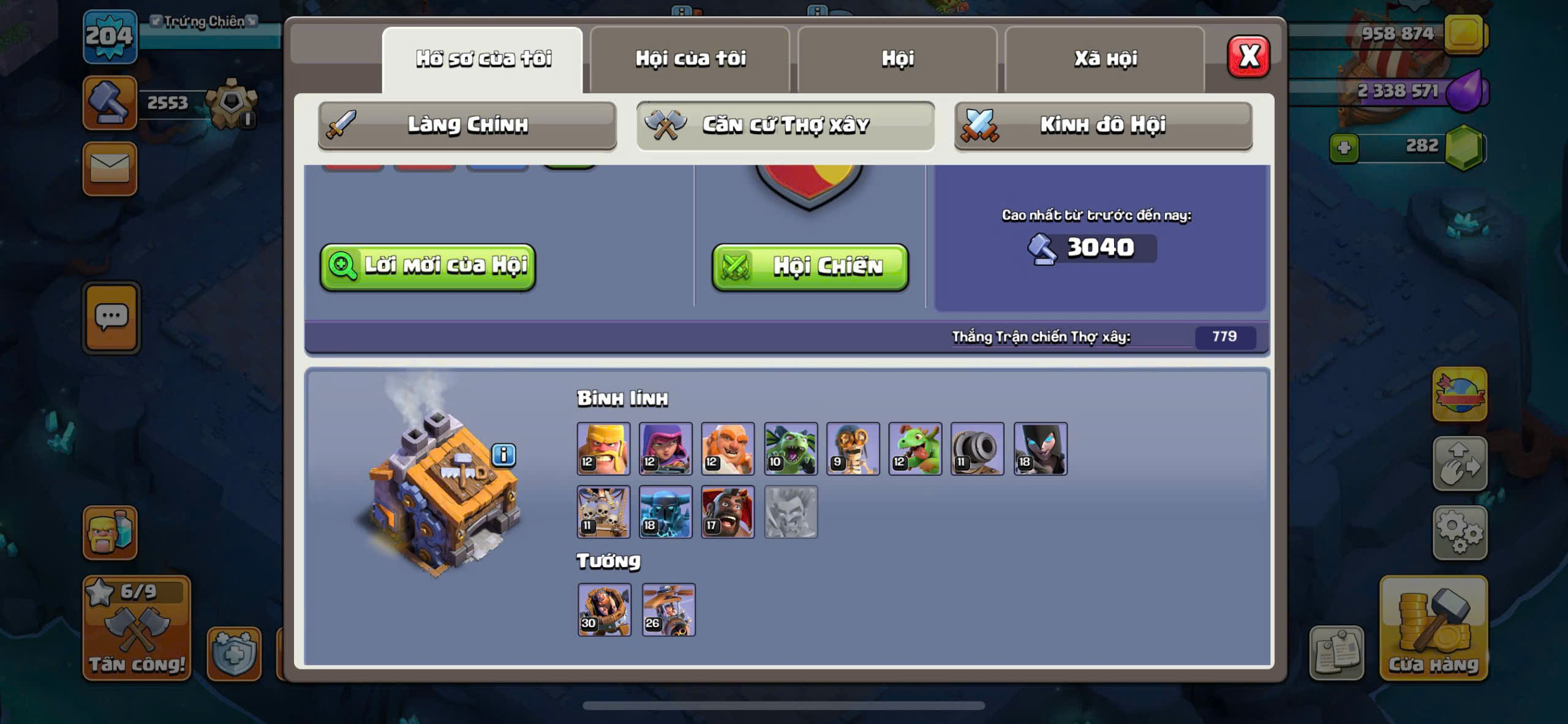
Task: Select the Battle Copter hero icon
Action: [668, 609]
